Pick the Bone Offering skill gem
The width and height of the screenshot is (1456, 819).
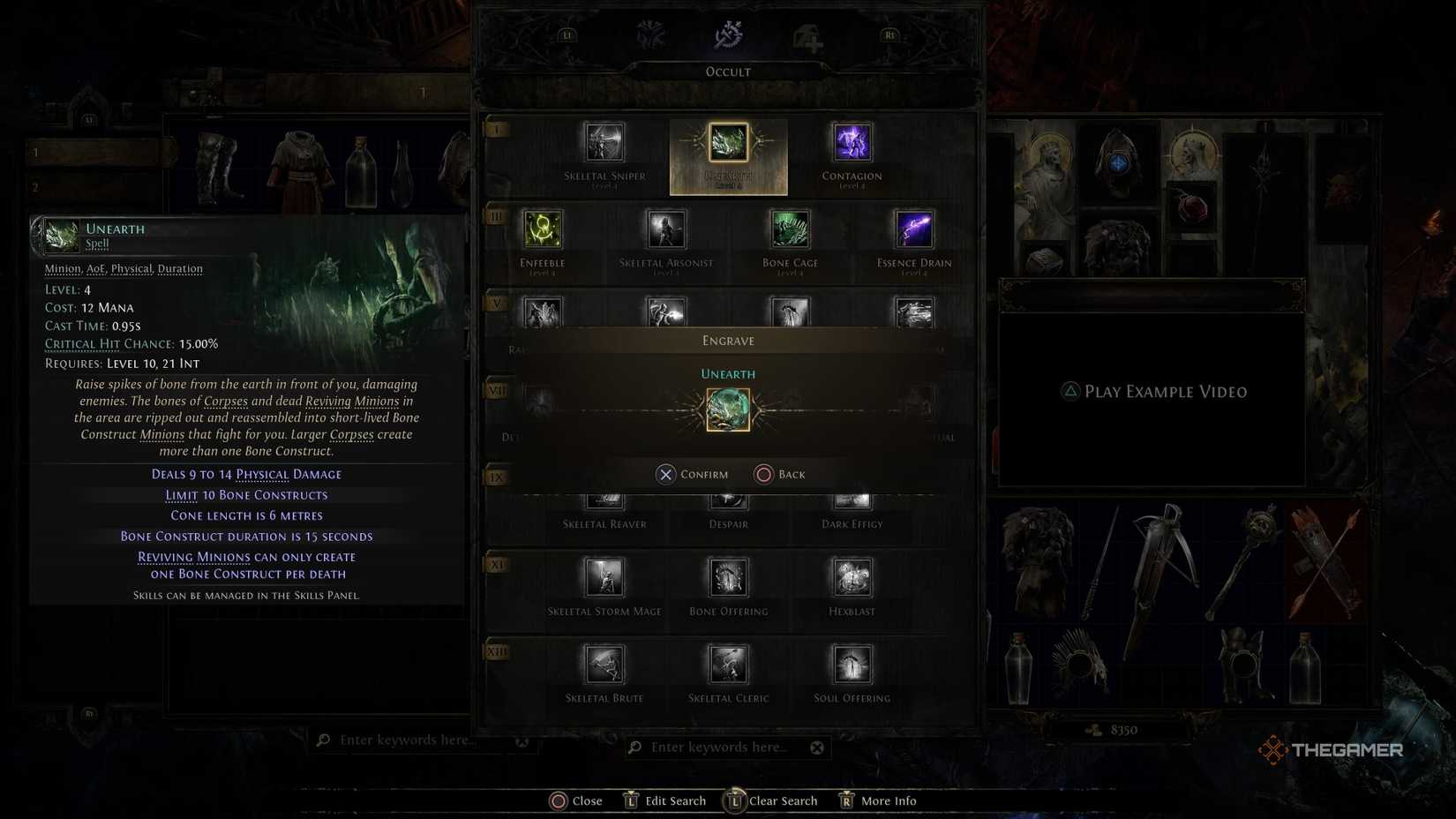[727, 578]
